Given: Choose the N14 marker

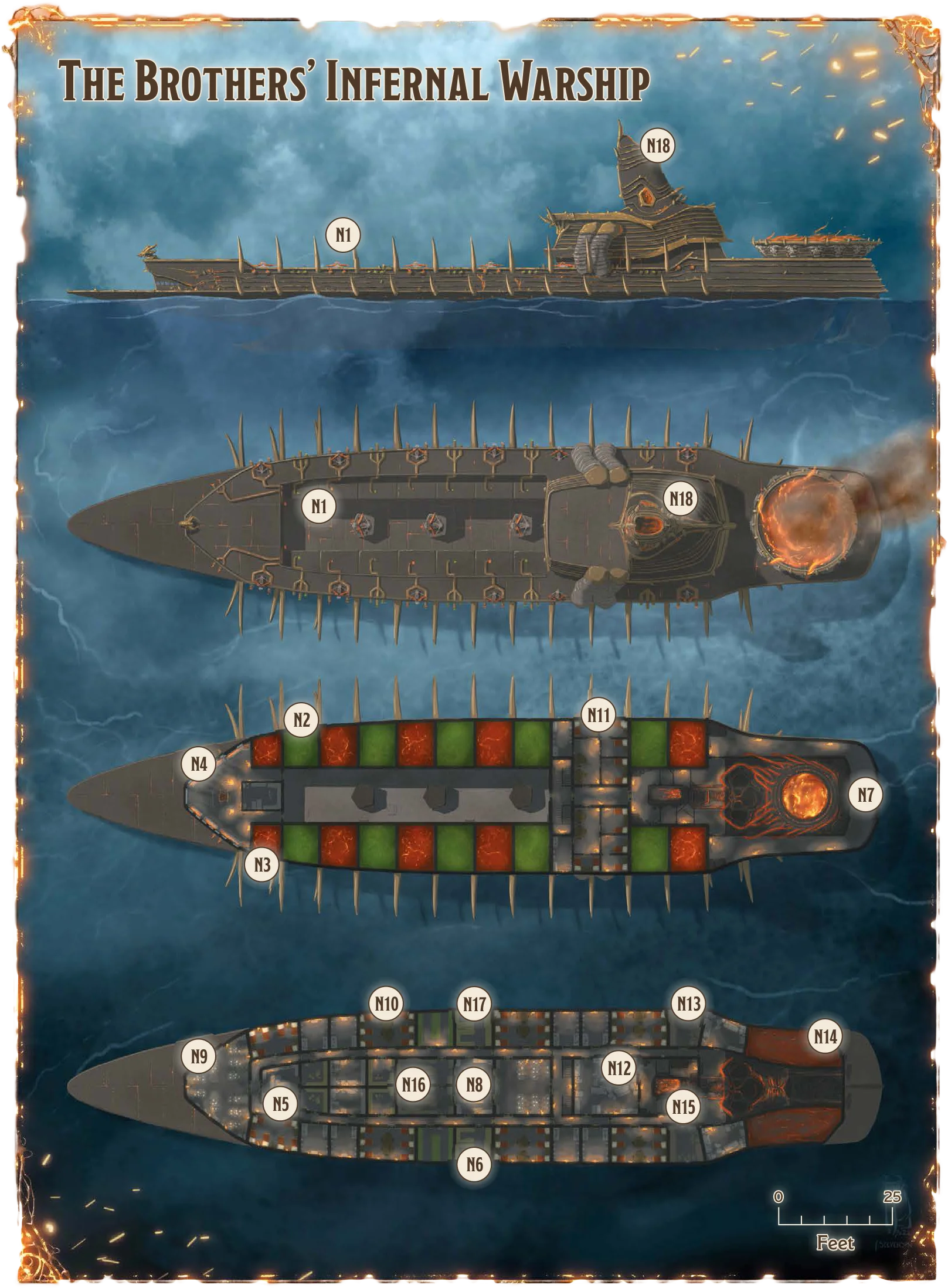Looking at the screenshot, I should 825,1037.
